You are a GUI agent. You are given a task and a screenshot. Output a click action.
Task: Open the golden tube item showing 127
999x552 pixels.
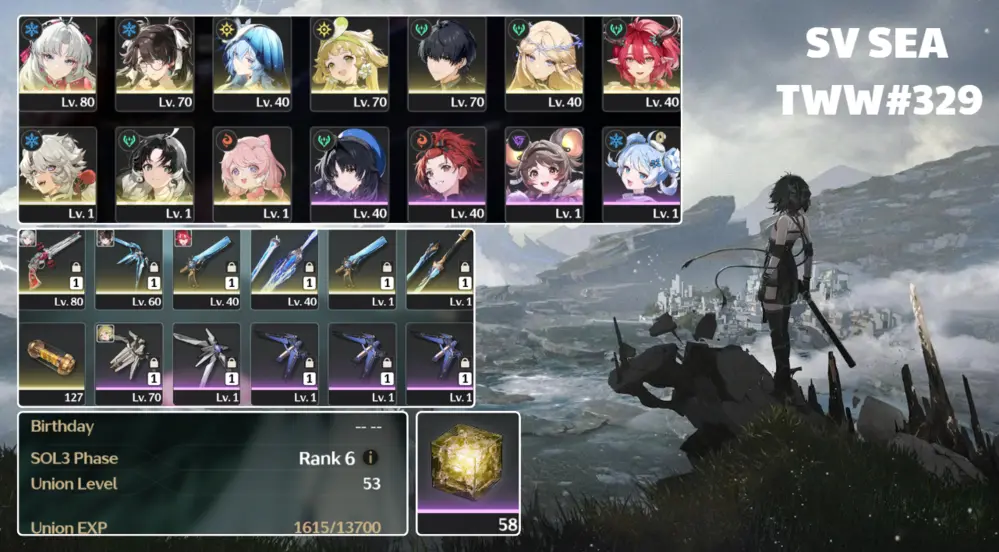pos(57,362)
